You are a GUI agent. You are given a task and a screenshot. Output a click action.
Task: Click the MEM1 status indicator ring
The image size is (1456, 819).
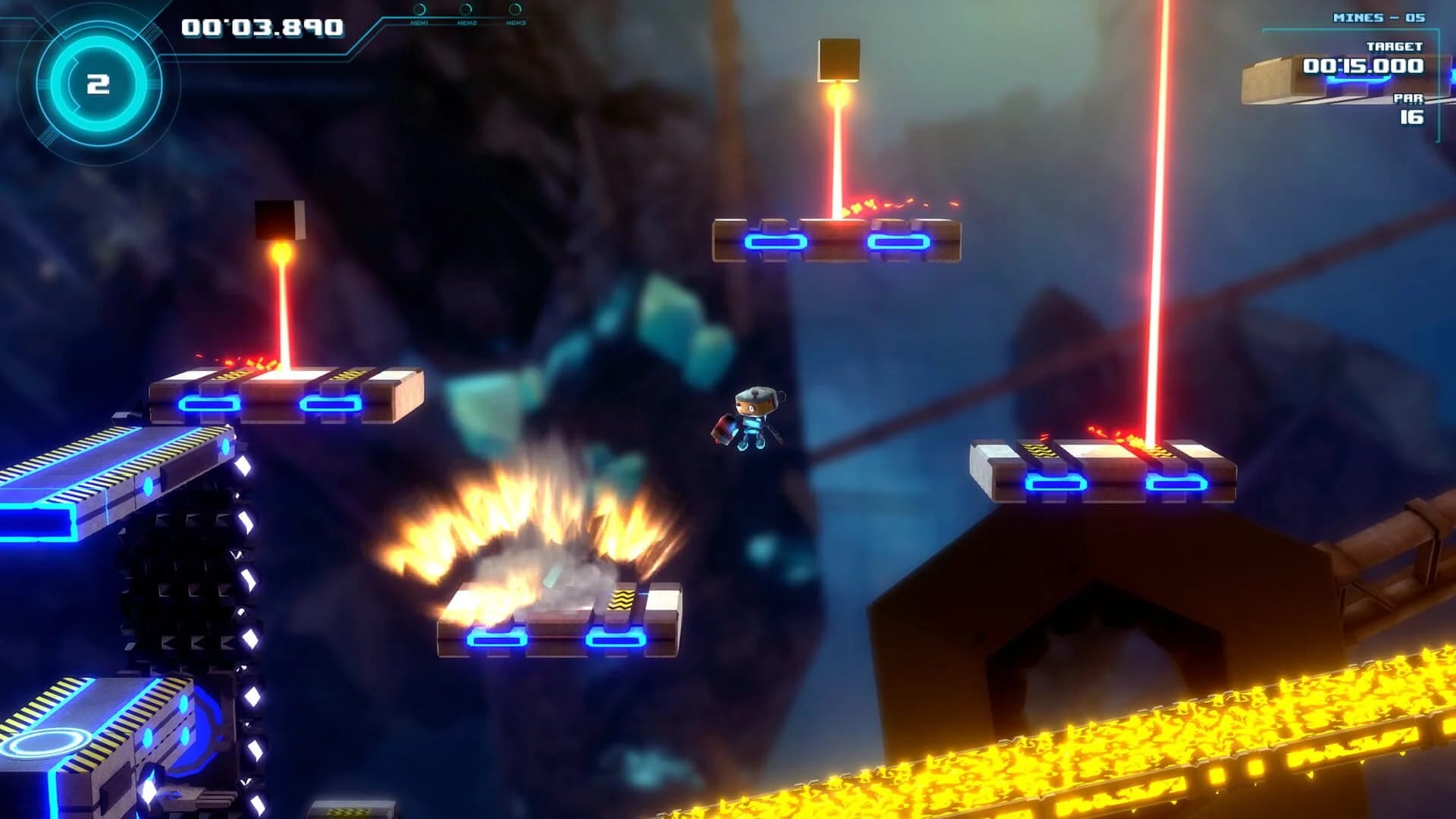pos(419,9)
